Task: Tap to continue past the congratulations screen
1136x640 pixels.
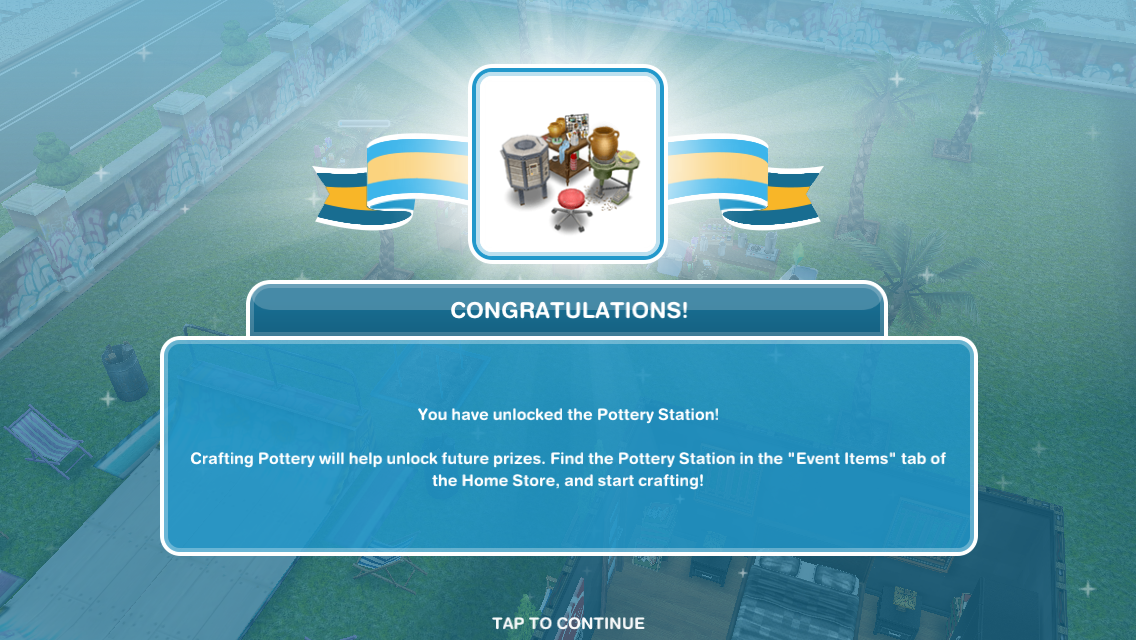Action: click(568, 623)
